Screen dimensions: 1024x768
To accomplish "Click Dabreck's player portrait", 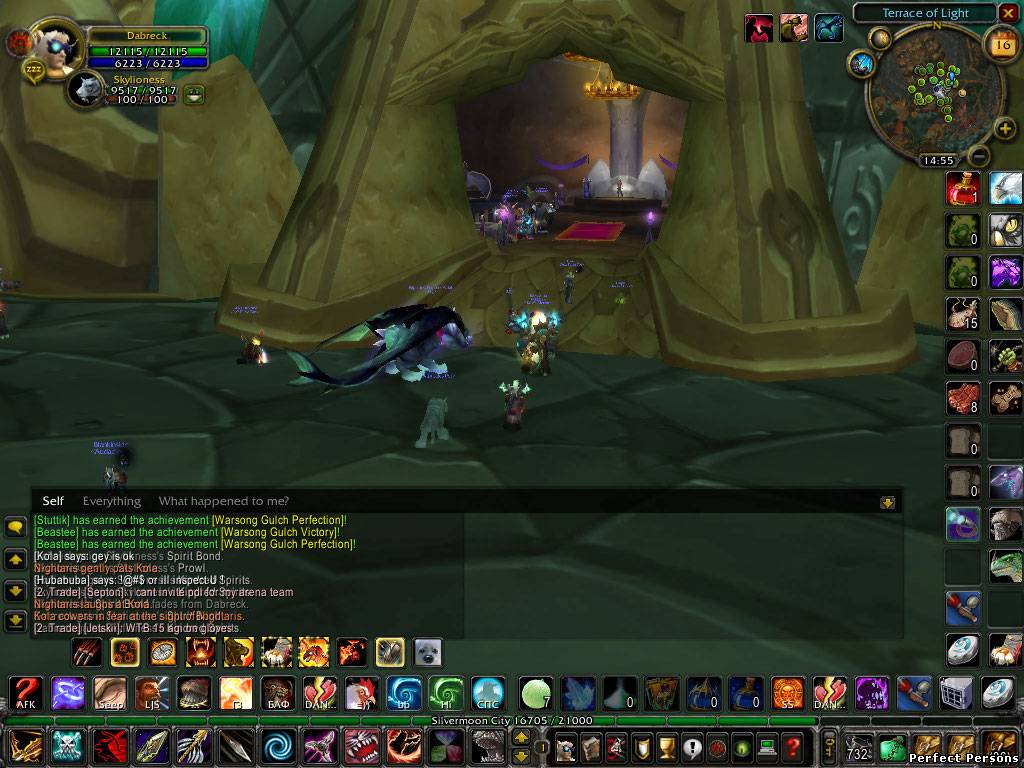I will [55, 45].
